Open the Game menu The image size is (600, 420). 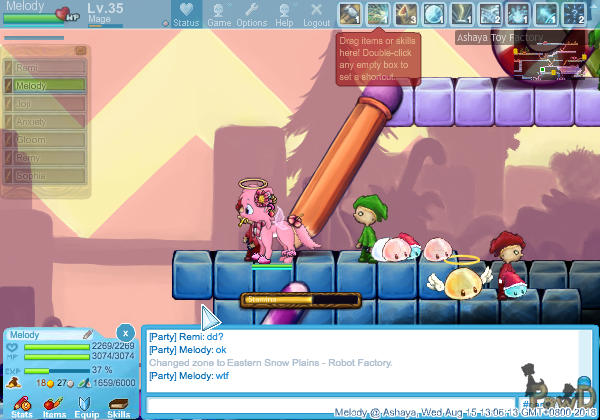(x=218, y=13)
